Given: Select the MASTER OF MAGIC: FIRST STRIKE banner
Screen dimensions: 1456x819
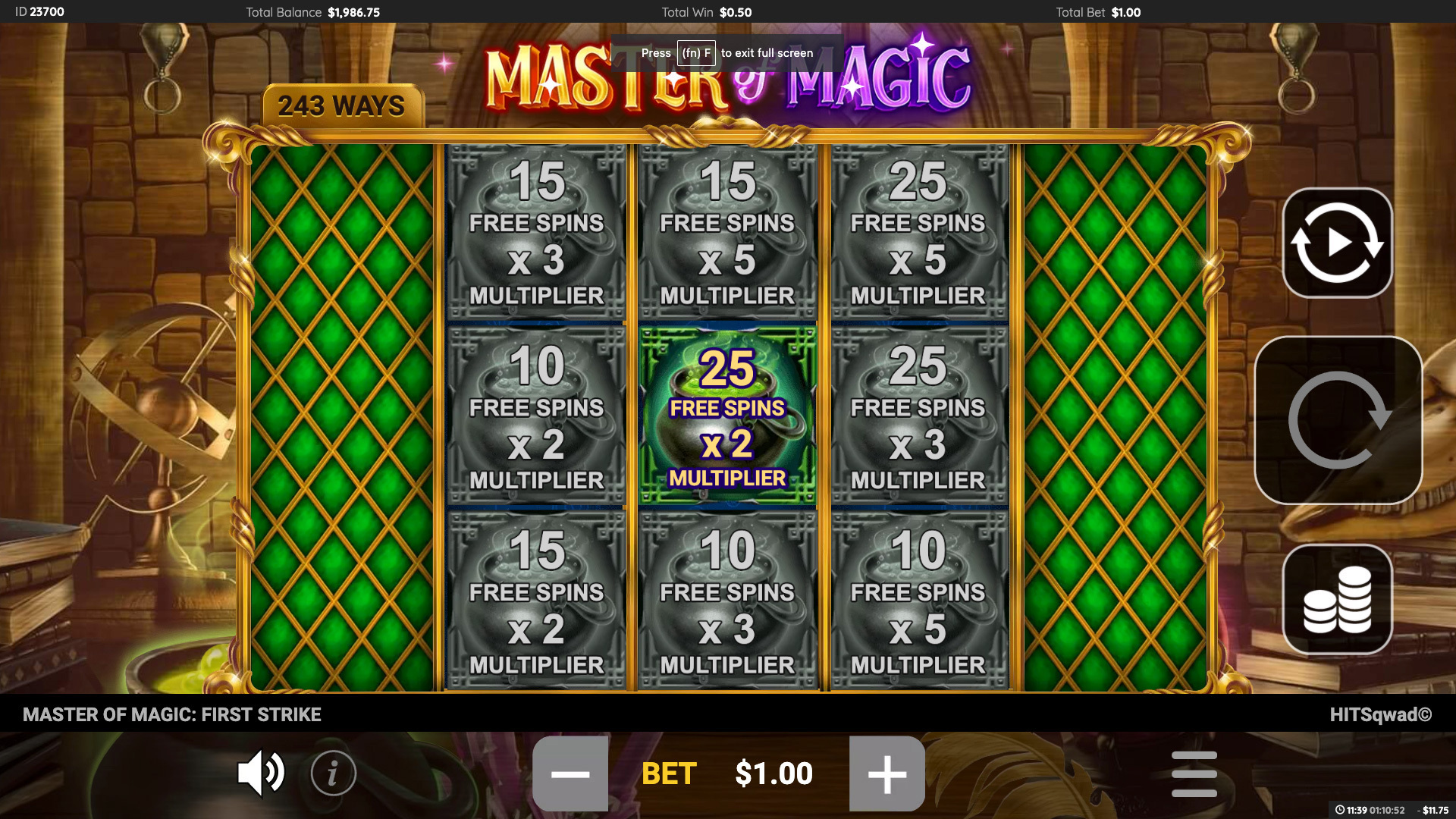Looking at the screenshot, I should pos(172,714).
